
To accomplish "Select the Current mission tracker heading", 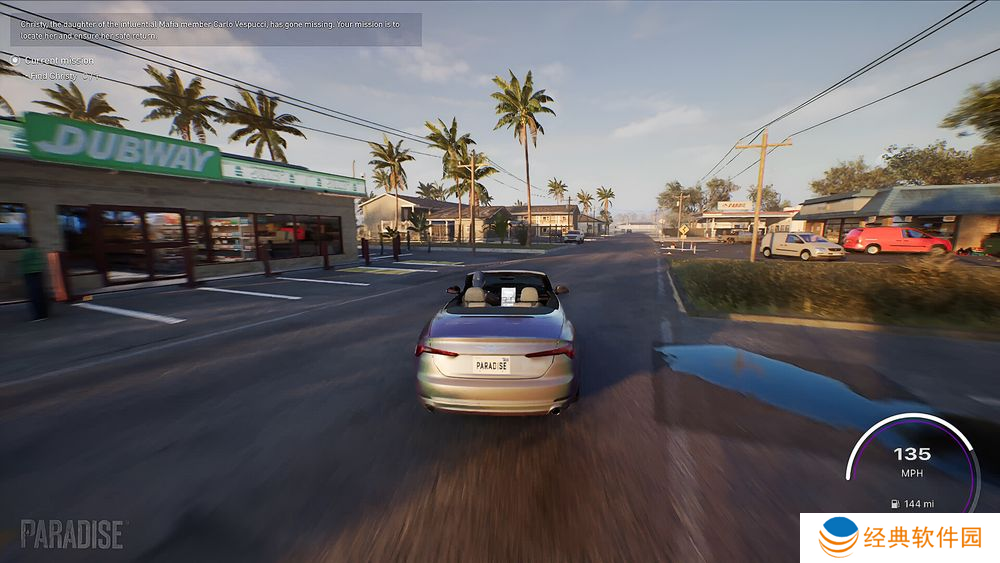I will tap(58, 61).
